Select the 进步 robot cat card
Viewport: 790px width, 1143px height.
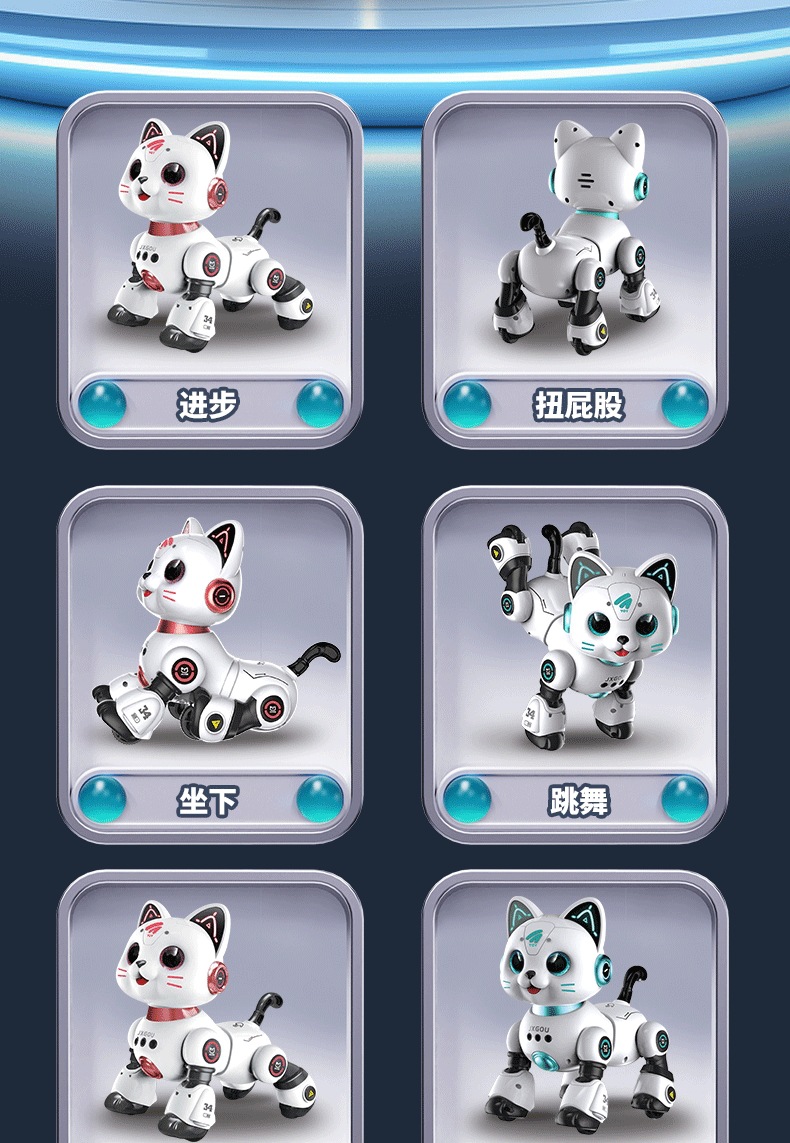[x=209, y=270]
